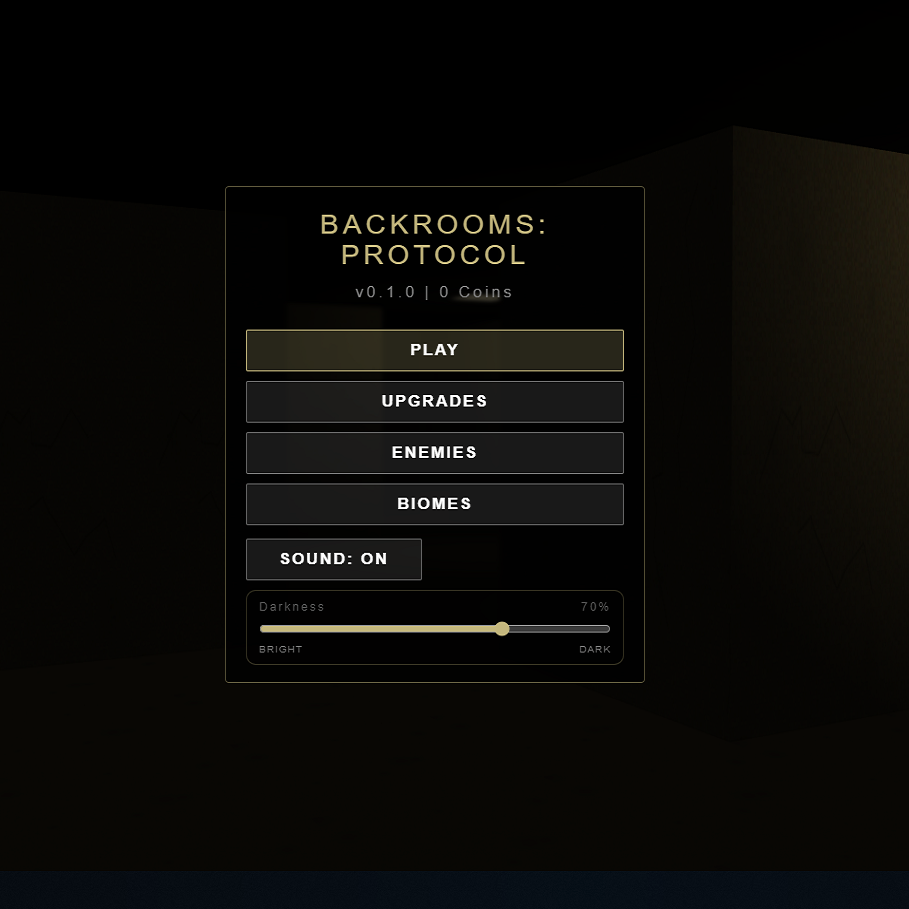Click the Darkness slider handle
This screenshot has width=909, height=909.
pos(502,629)
